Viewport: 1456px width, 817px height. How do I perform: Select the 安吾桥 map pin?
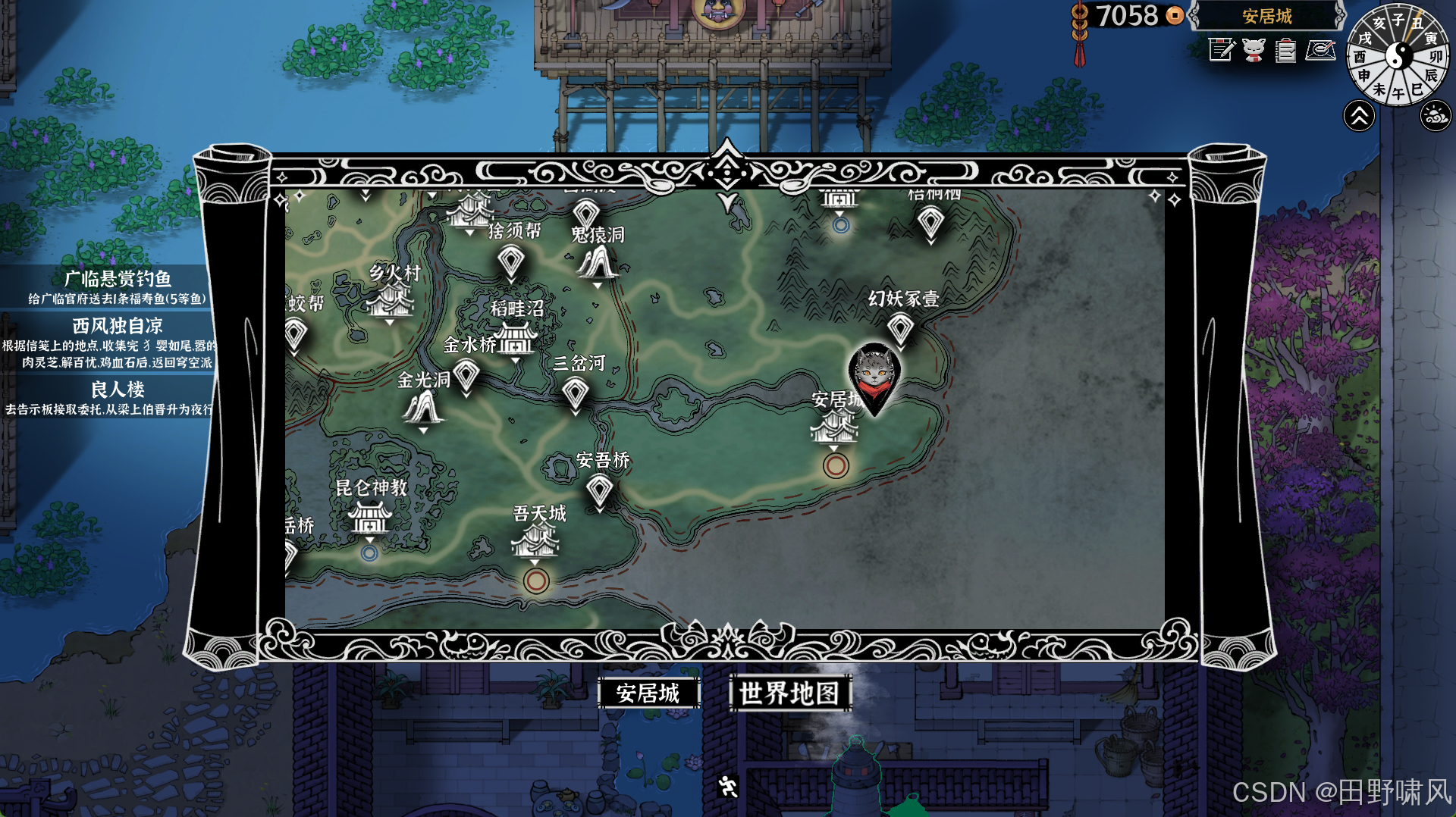point(599,490)
